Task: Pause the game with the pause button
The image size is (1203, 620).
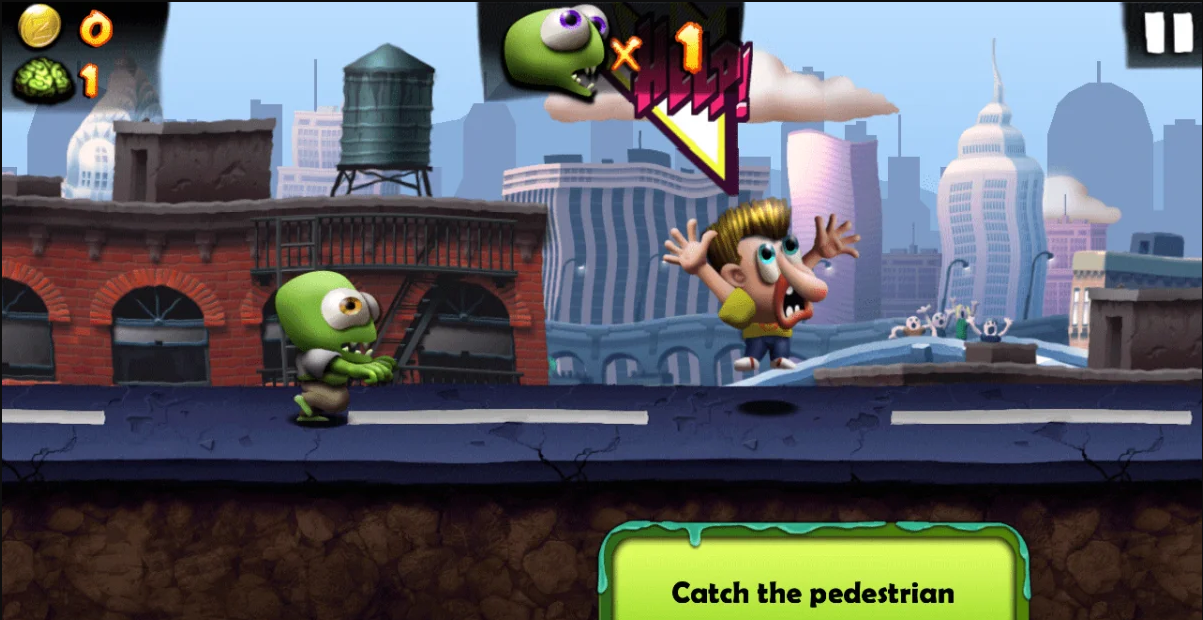Action: [x=1167, y=32]
